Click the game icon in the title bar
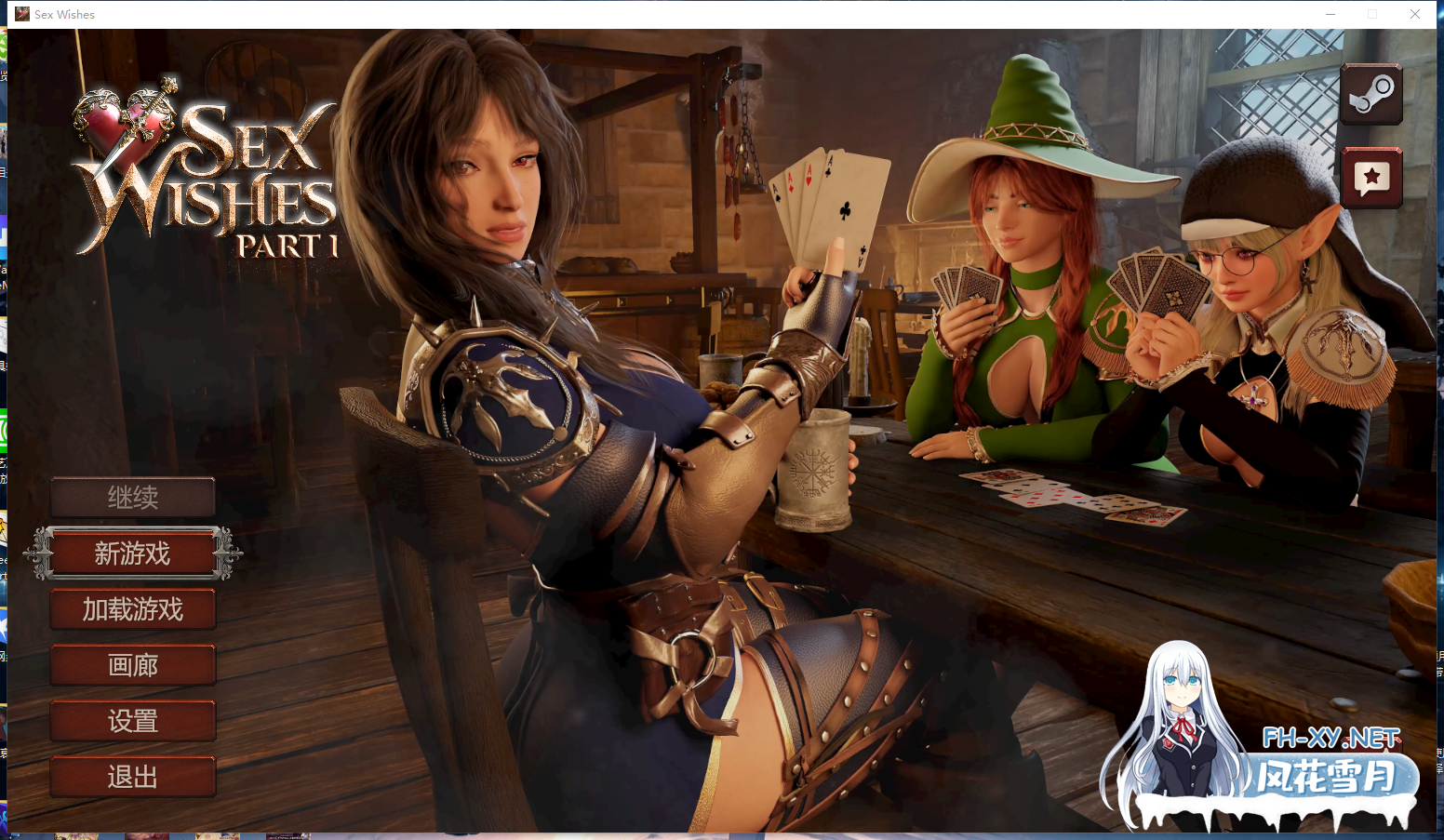Image resolution: width=1444 pixels, height=840 pixels. [20, 14]
